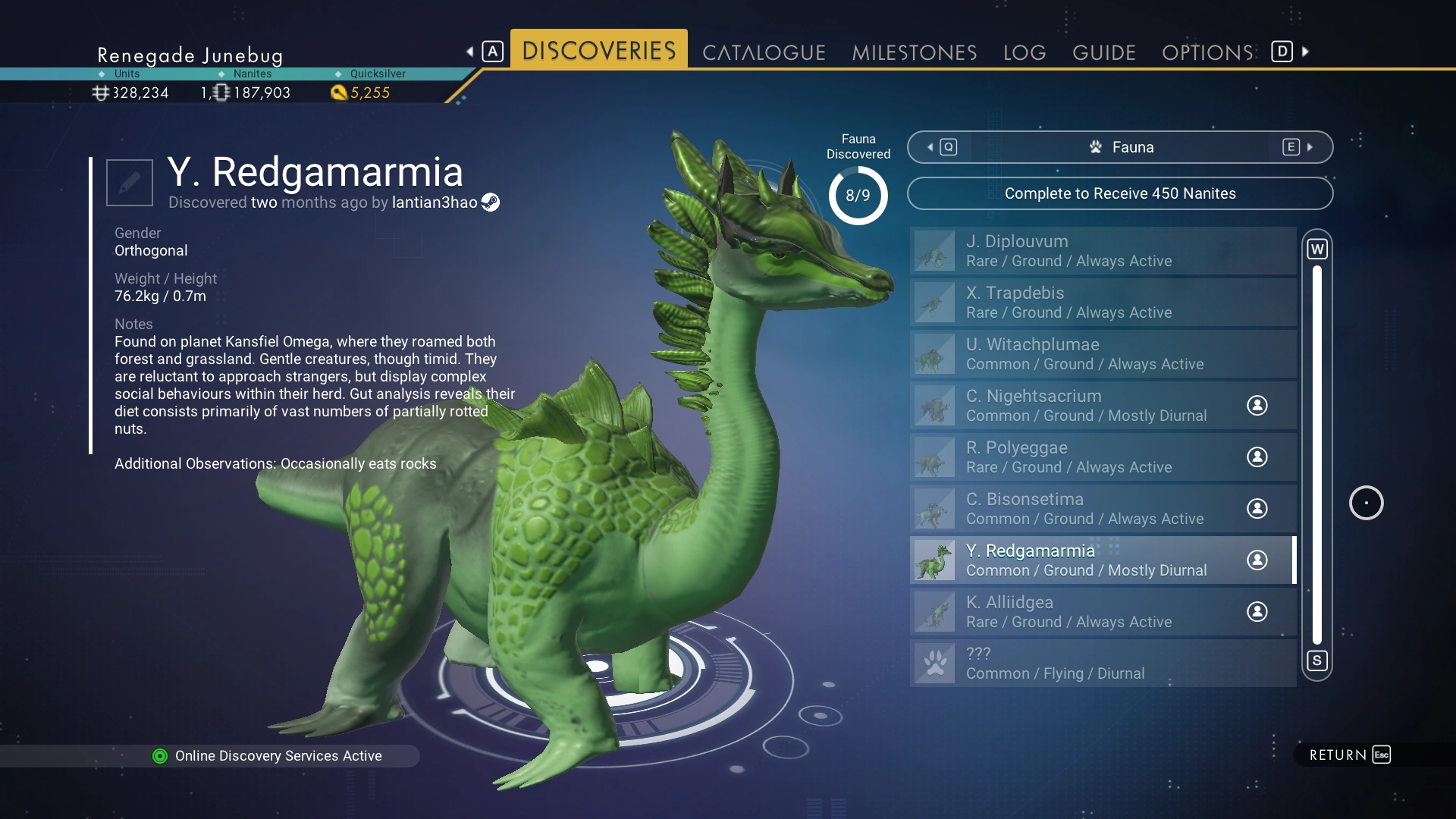Open the Options tab

[1207, 52]
